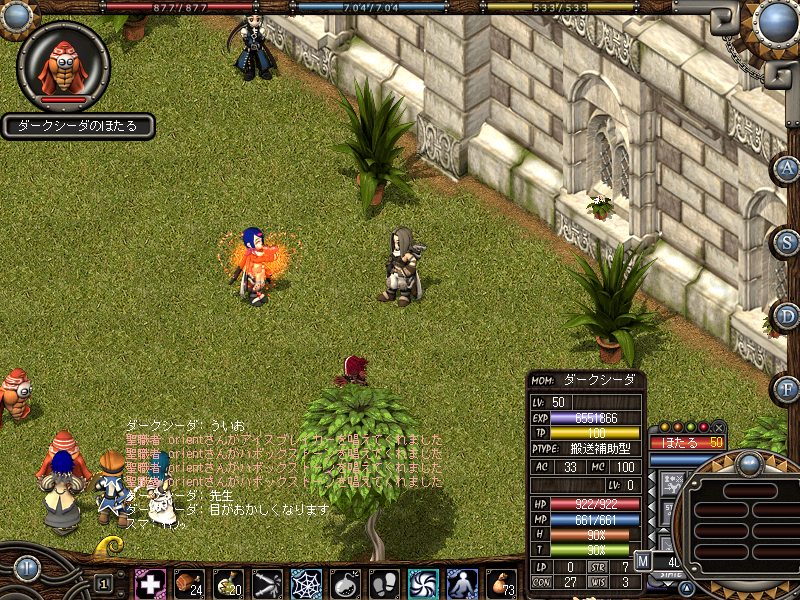Select the ダークシーダのほたる target portrait
800x600 pixels.
tap(63, 66)
